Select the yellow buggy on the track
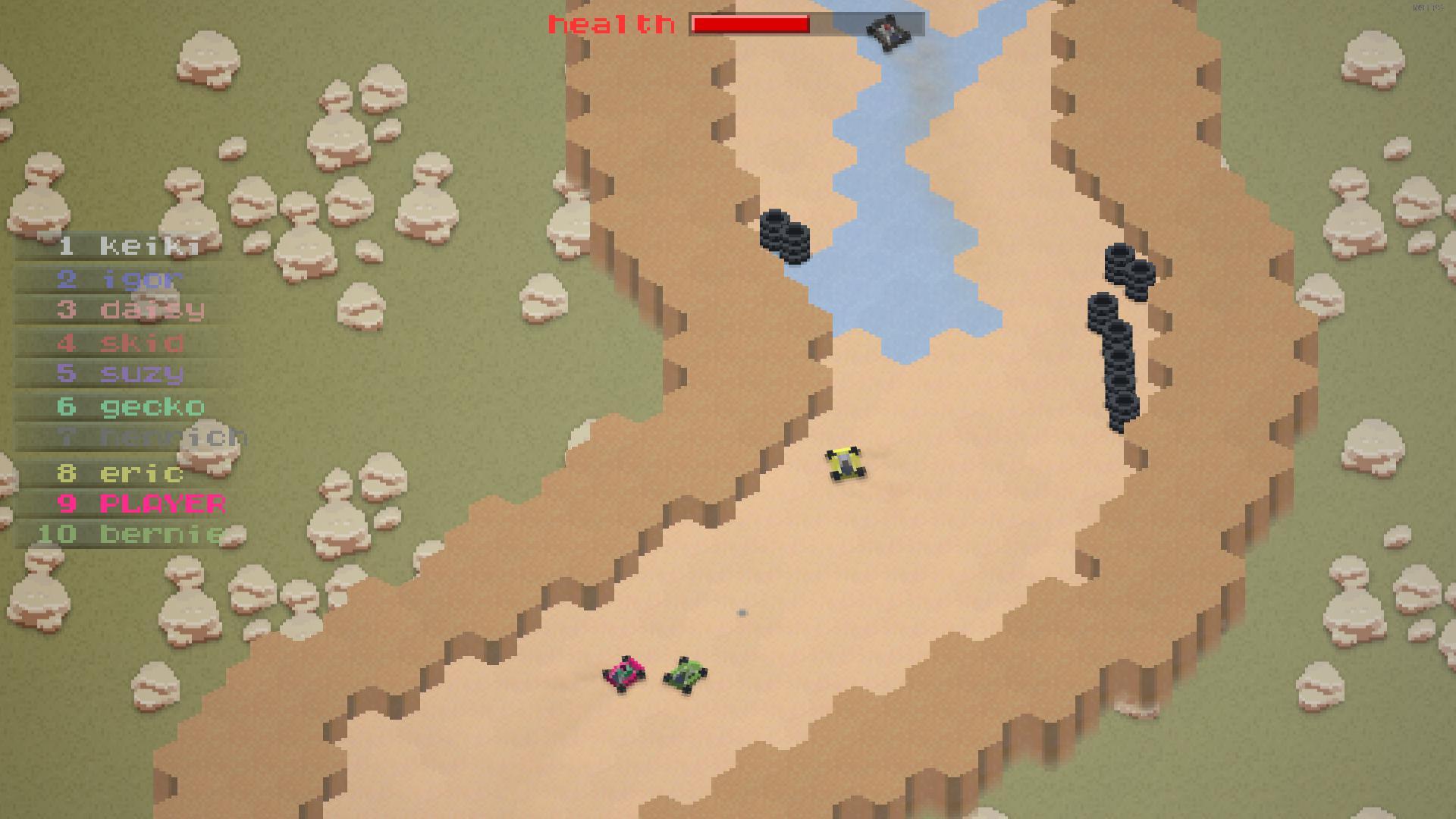This screenshot has height=819, width=1456. (x=846, y=465)
